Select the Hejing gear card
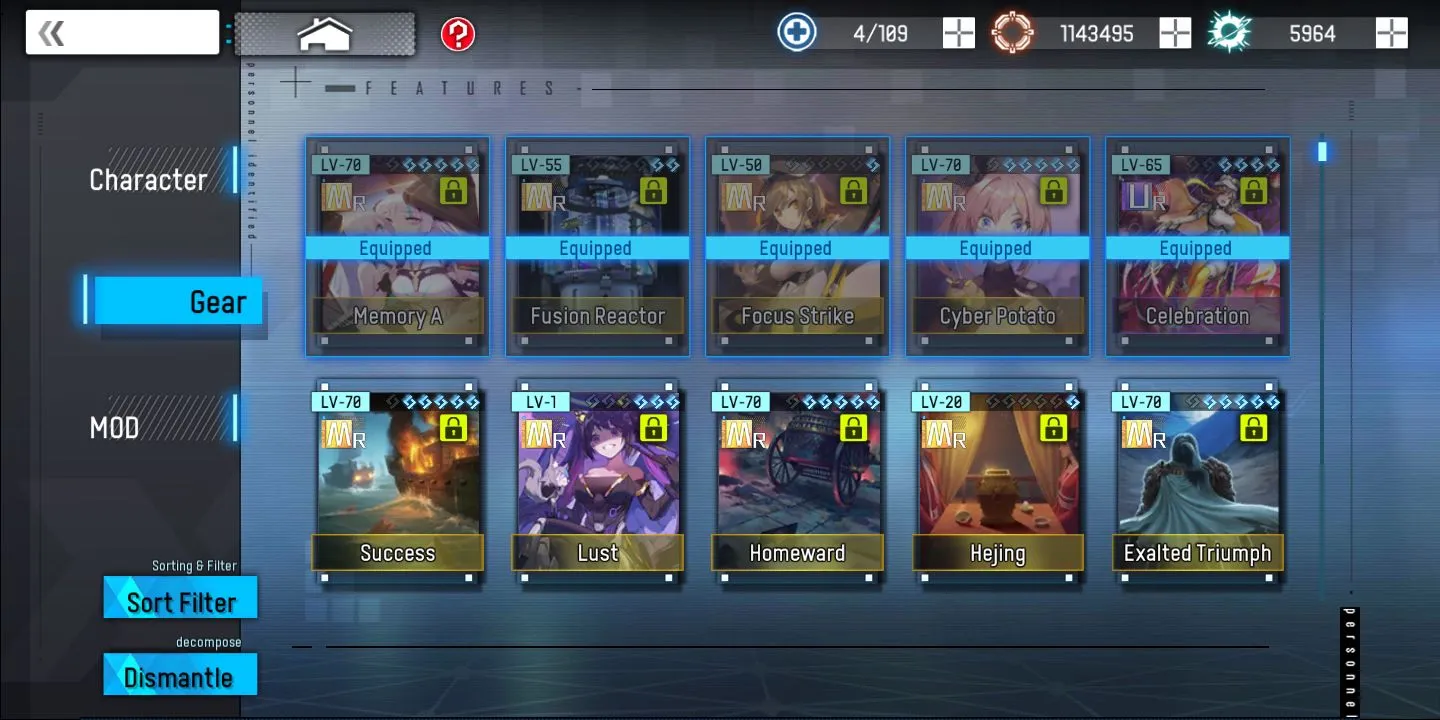The image size is (1440, 720). click(x=997, y=478)
